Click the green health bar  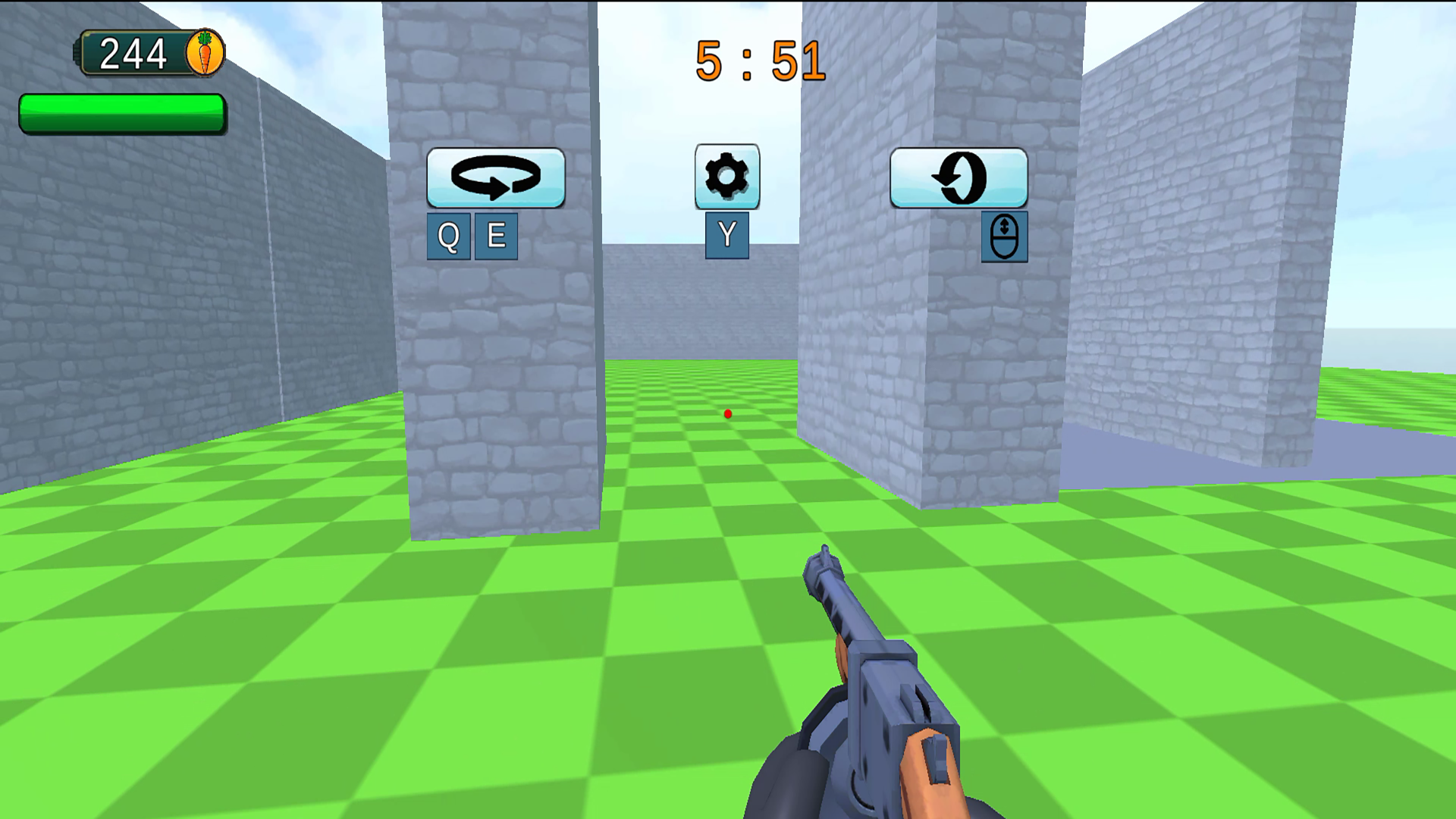(x=121, y=112)
